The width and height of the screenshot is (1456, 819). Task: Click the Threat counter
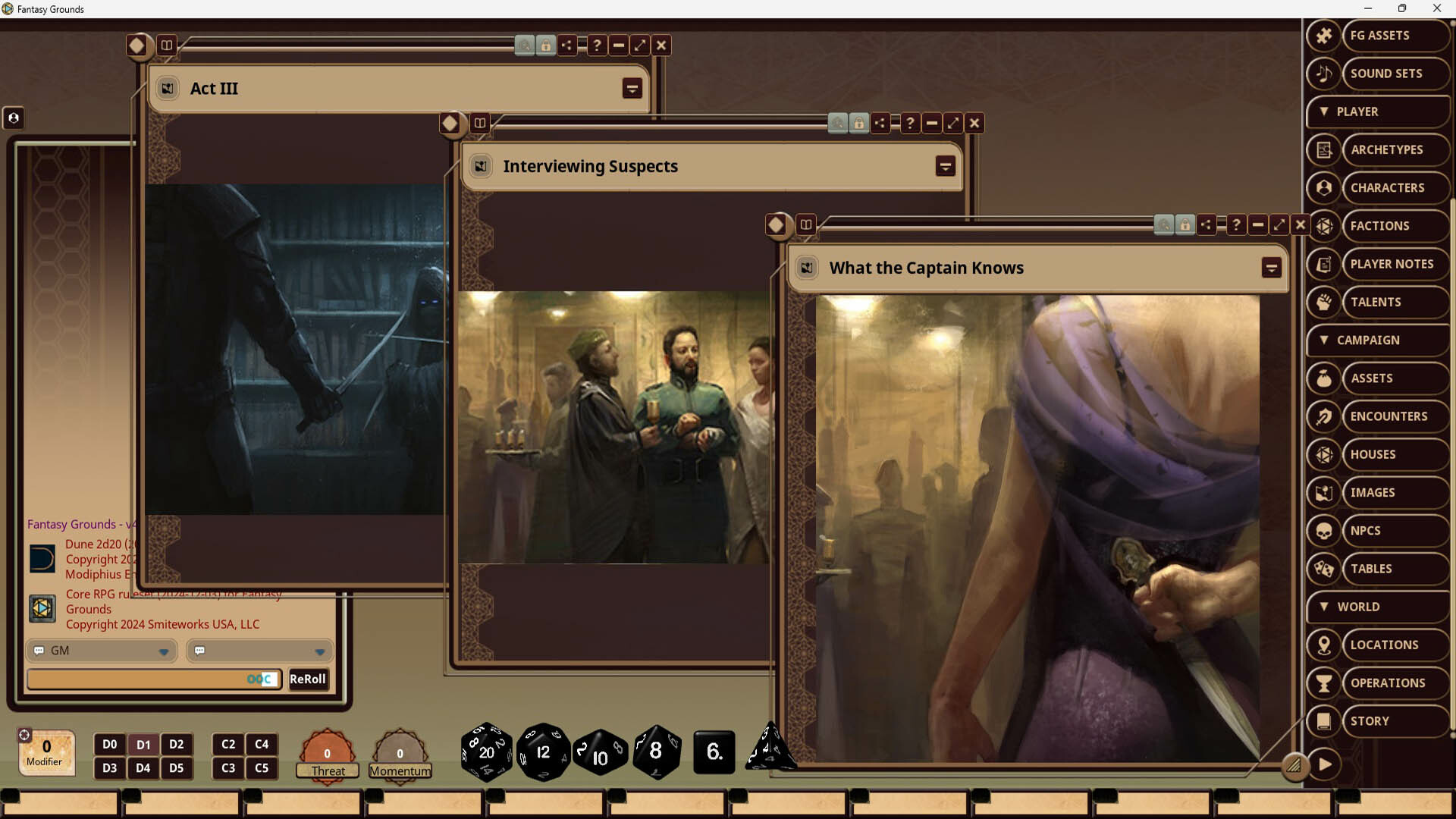[327, 755]
